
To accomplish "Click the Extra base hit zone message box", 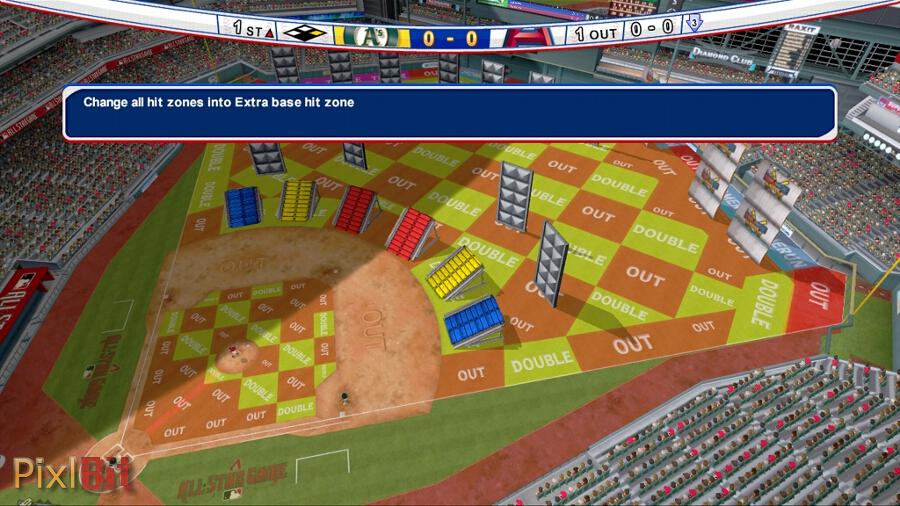I will pyautogui.click(x=449, y=112).
